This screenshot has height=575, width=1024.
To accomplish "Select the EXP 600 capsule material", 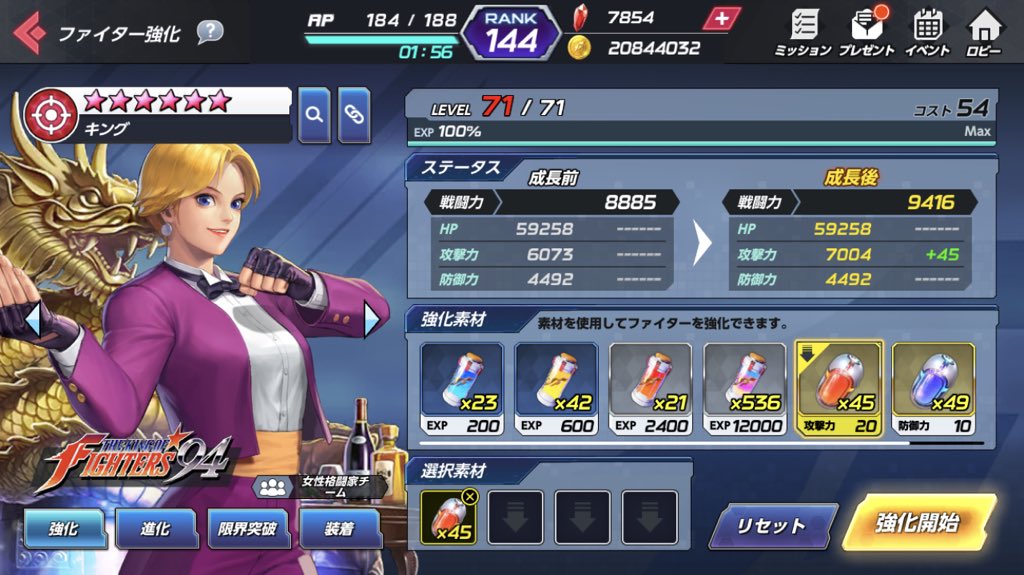I will click(x=555, y=389).
